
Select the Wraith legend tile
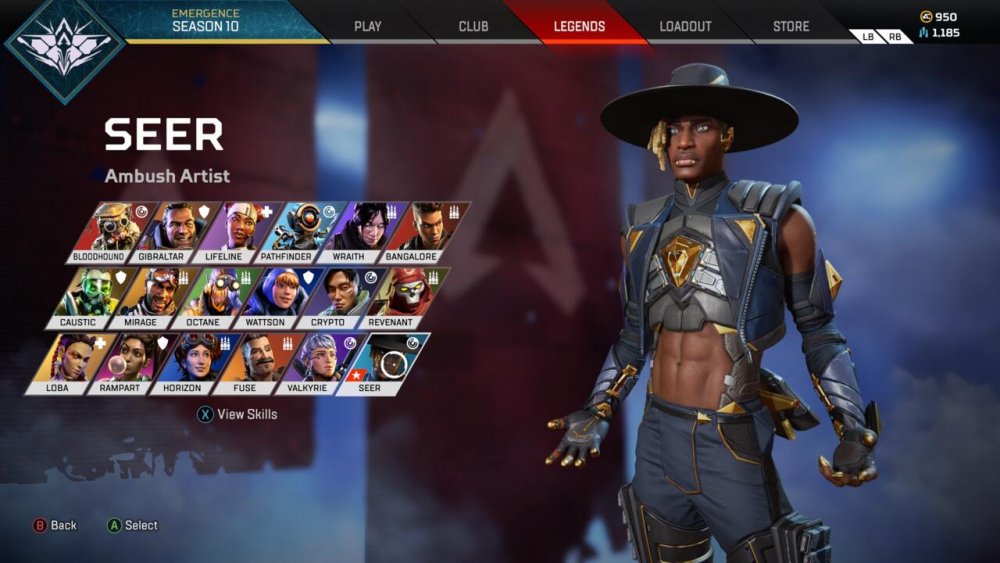tap(357, 232)
